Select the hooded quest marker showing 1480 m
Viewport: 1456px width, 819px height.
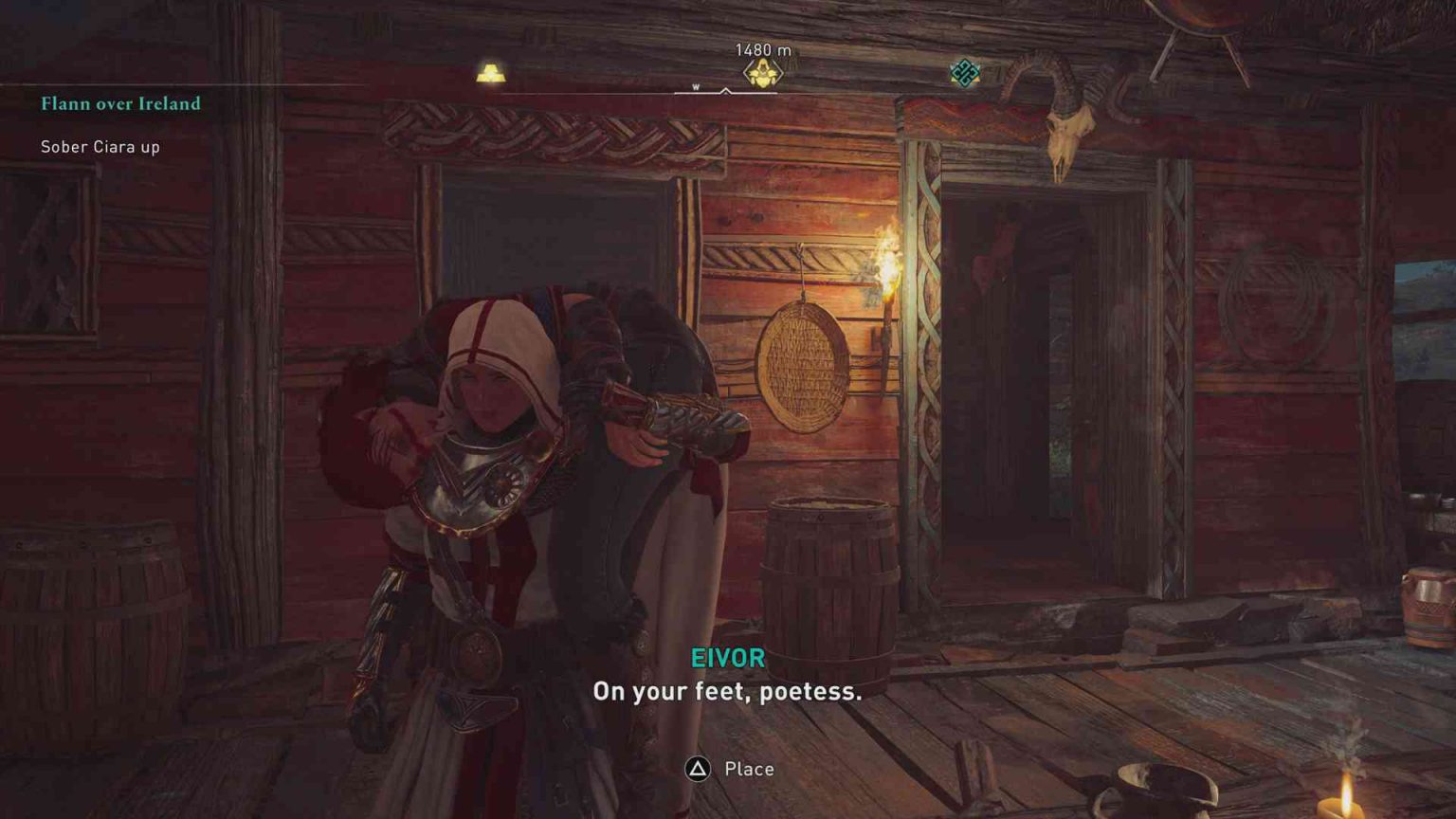pos(761,71)
